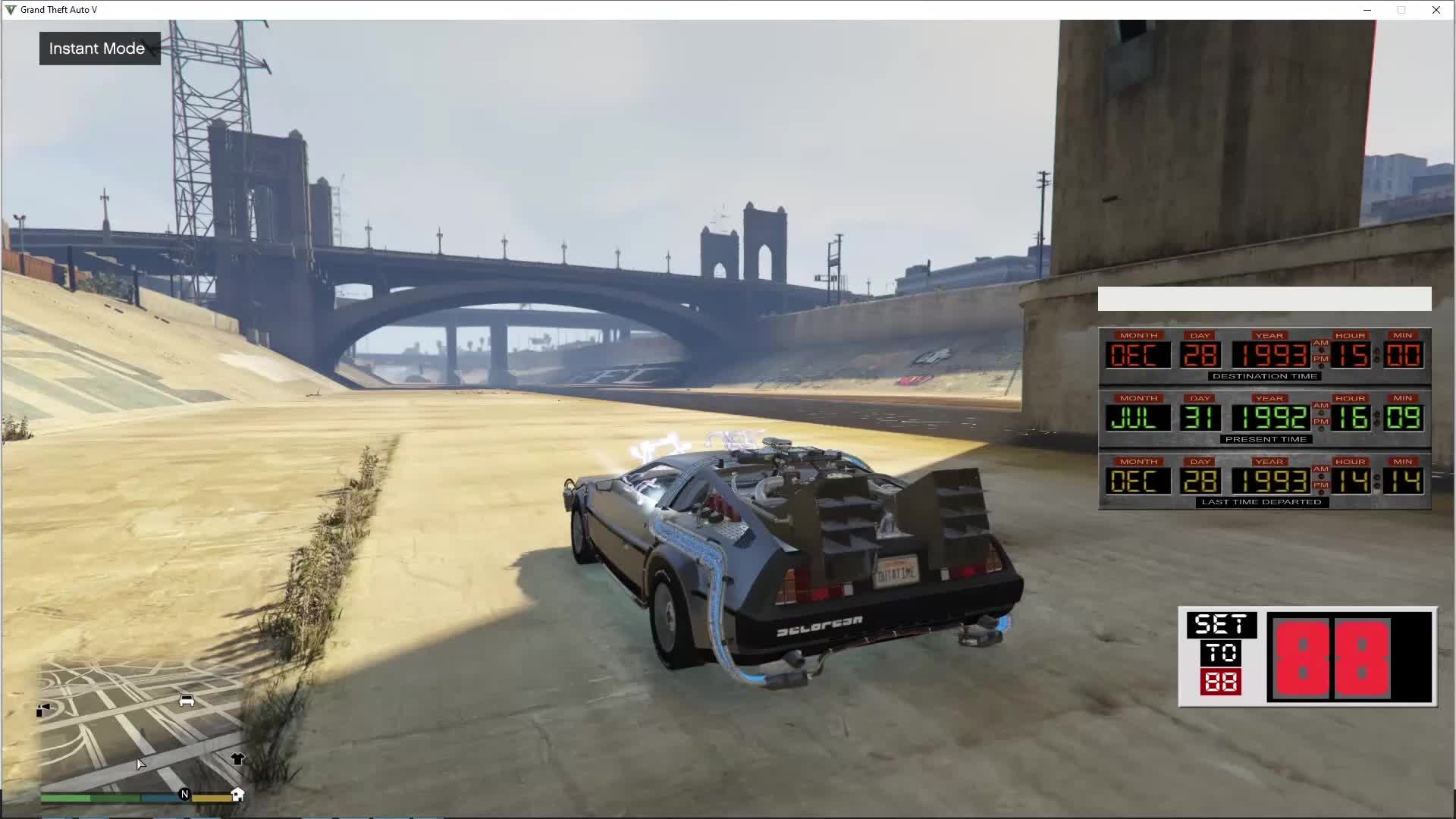Click the white input field above the time circuits
This screenshot has width=1456, height=819.
click(1263, 299)
